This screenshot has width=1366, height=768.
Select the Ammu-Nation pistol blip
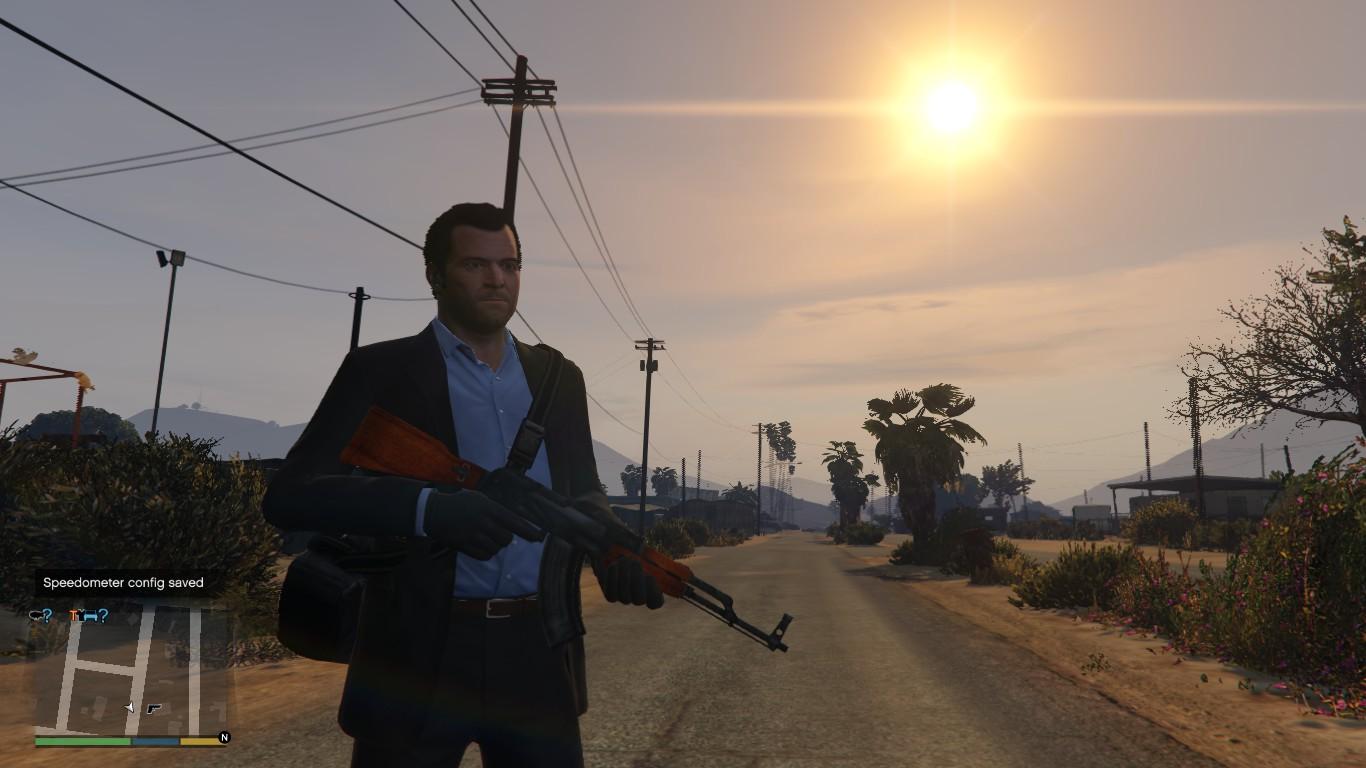[153, 708]
